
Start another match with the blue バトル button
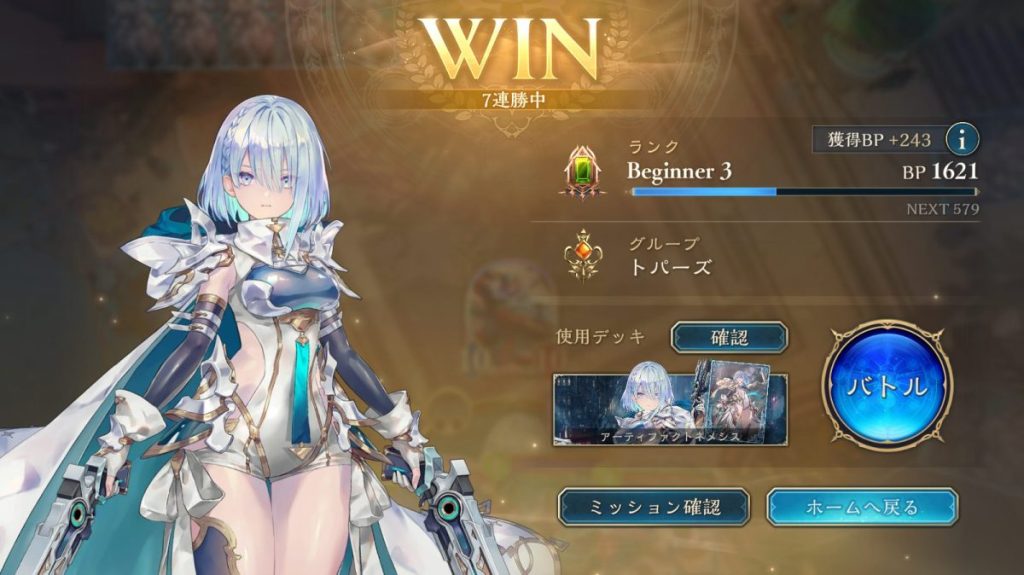pos(887,386)
